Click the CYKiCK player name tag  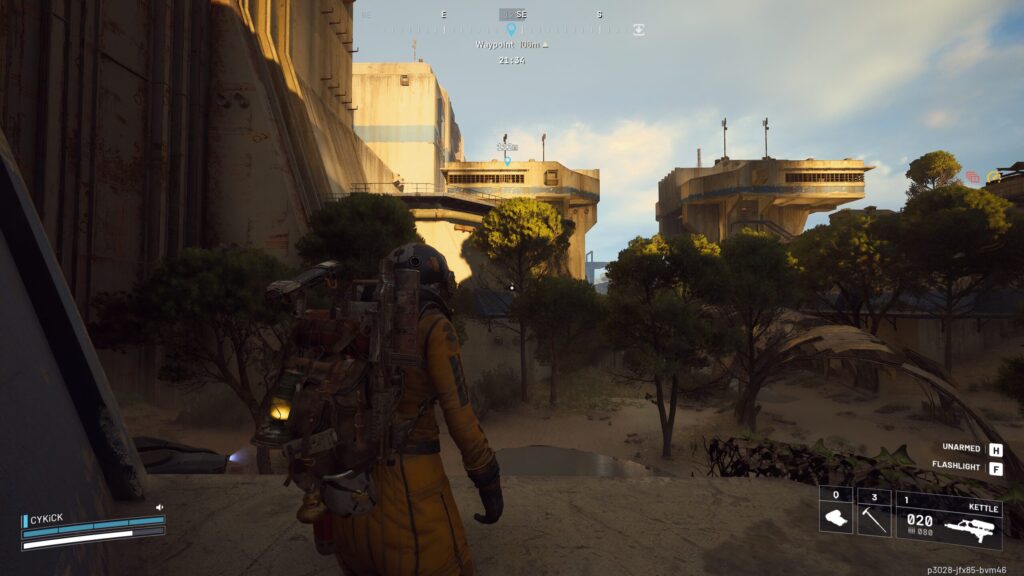[46, 520]
